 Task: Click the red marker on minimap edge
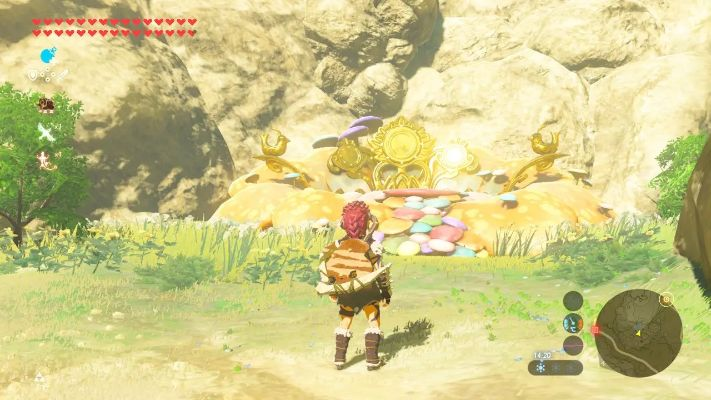595,328
